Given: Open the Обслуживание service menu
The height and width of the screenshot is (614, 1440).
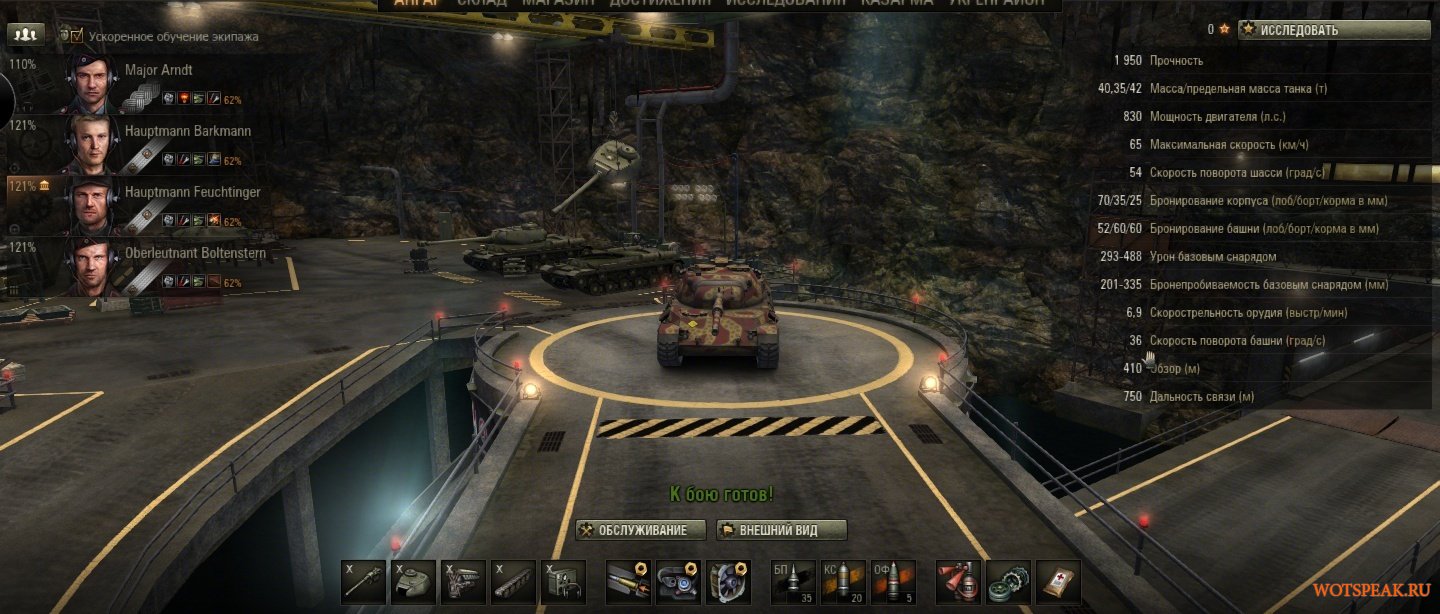Looking at the screenshot, I should (x=641, y=530).
